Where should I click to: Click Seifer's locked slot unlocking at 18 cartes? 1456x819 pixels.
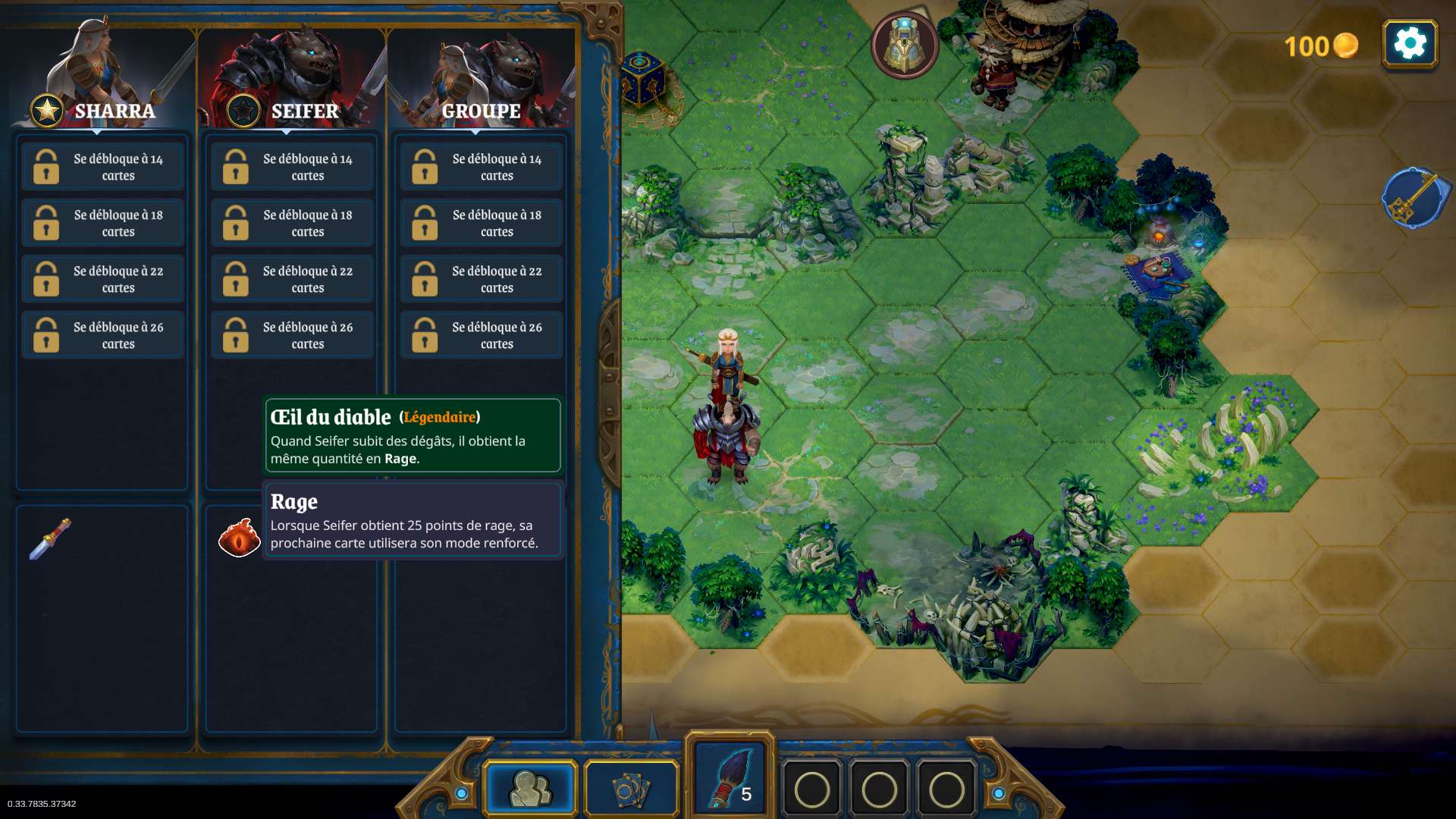pyautogui.click(x=292, y=223)
